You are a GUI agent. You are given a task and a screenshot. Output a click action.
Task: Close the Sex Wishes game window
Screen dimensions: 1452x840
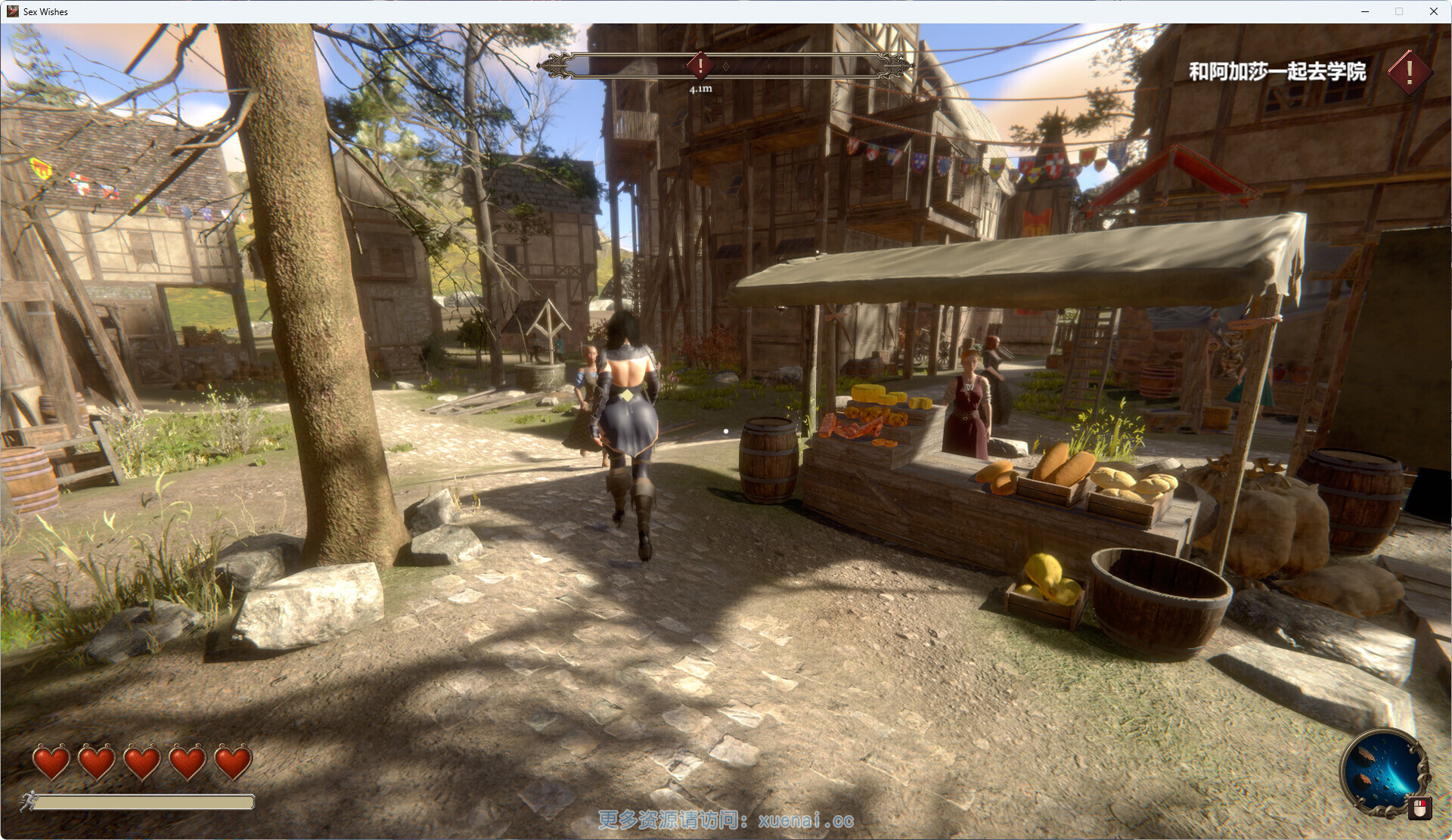1433,11
